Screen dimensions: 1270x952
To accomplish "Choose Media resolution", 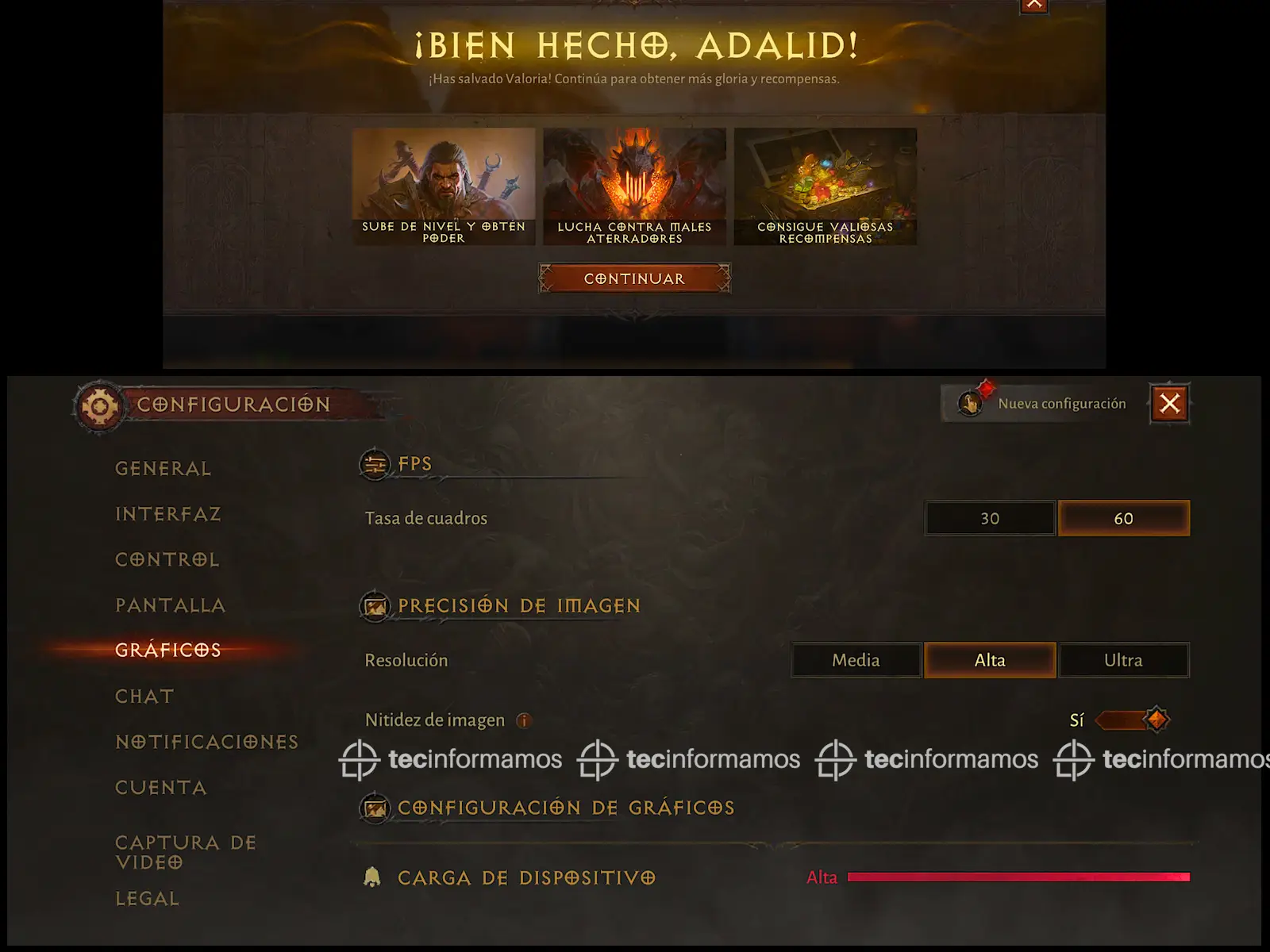I will click(x=856, y=660).
